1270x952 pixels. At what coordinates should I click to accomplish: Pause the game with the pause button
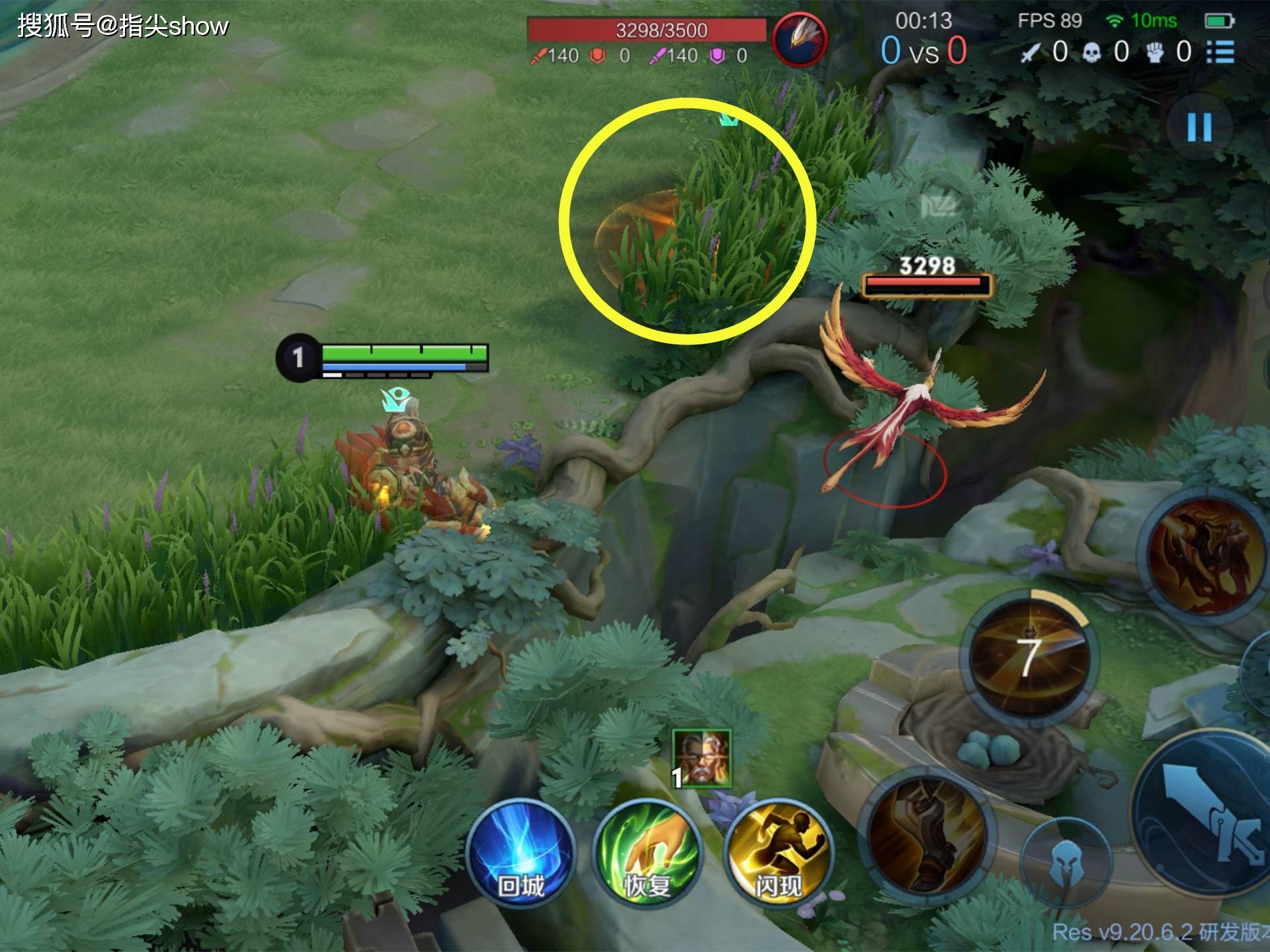pyautogui.click(x=1199, y=127)
